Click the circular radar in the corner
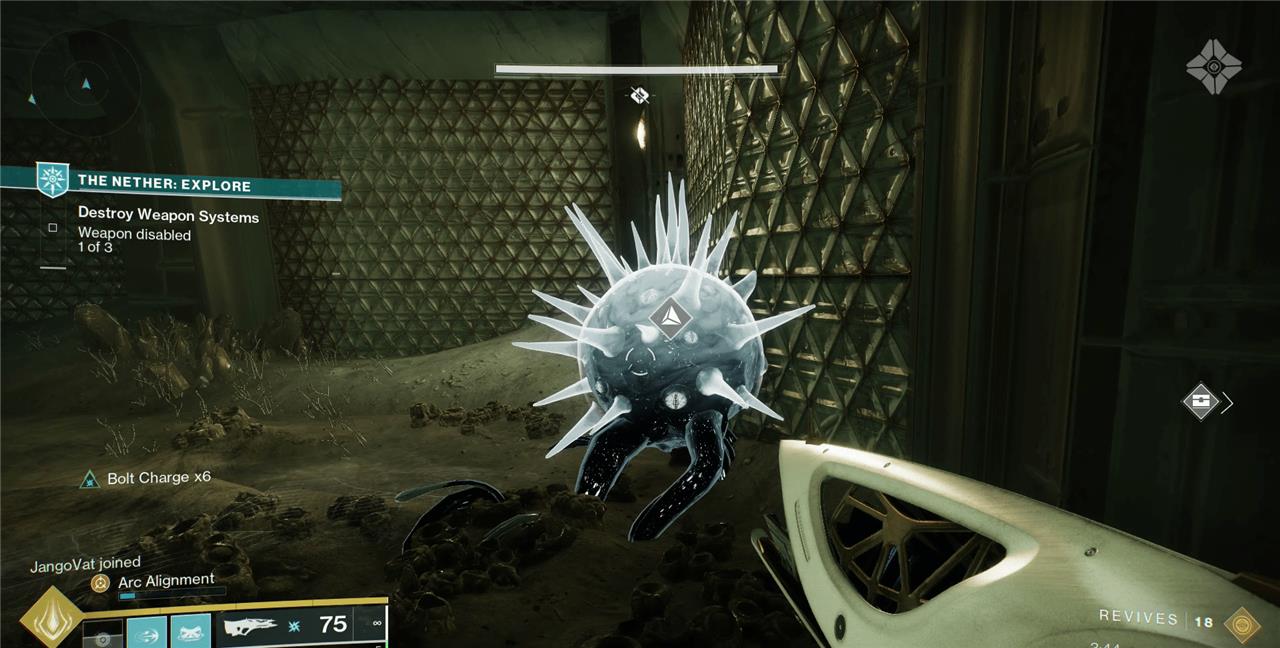This screenshot has height=648, width=1280. (x=85, y=83)
